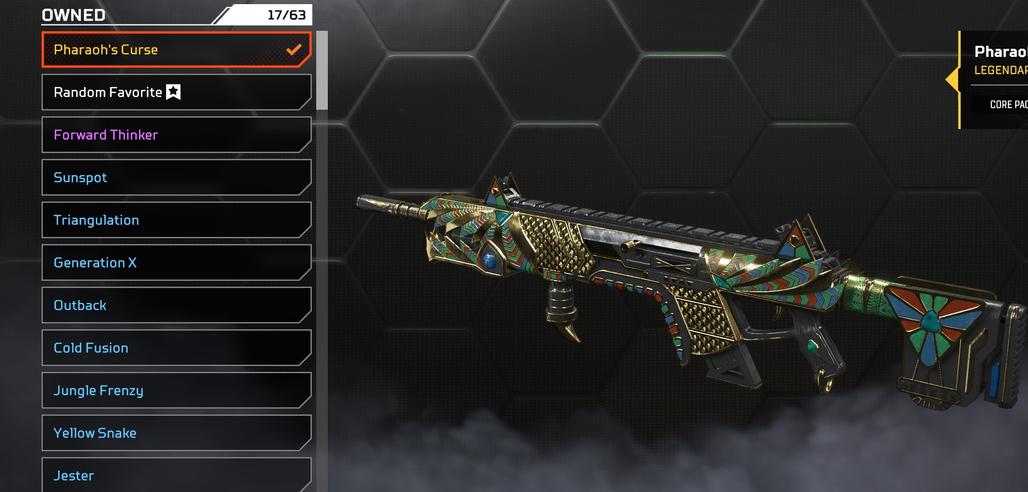
Task: Select the Outback skin entry
Action: pos(176,305)
